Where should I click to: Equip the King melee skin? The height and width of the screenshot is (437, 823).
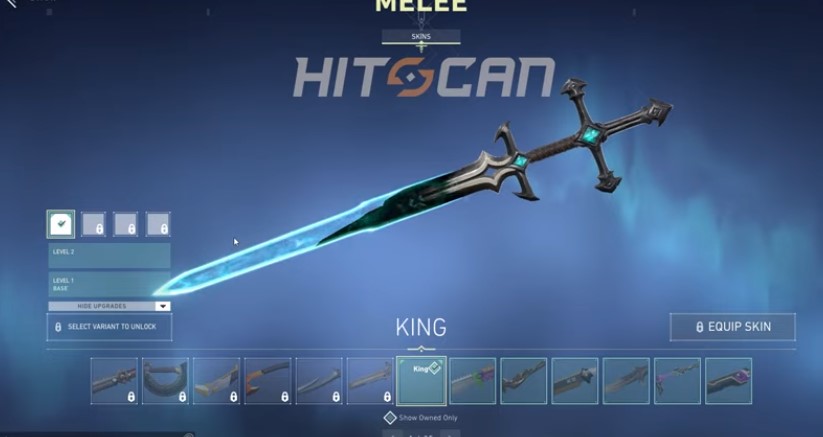click(x=733, y=327)
